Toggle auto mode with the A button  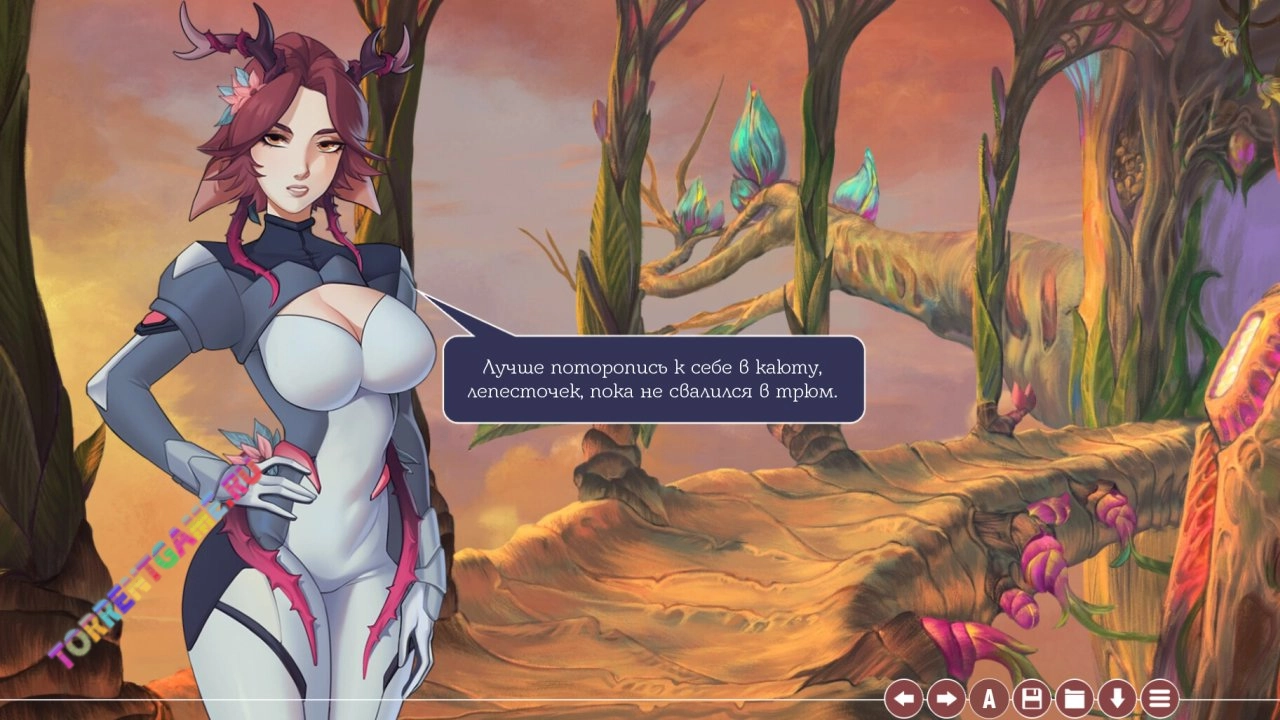[989, 698]
